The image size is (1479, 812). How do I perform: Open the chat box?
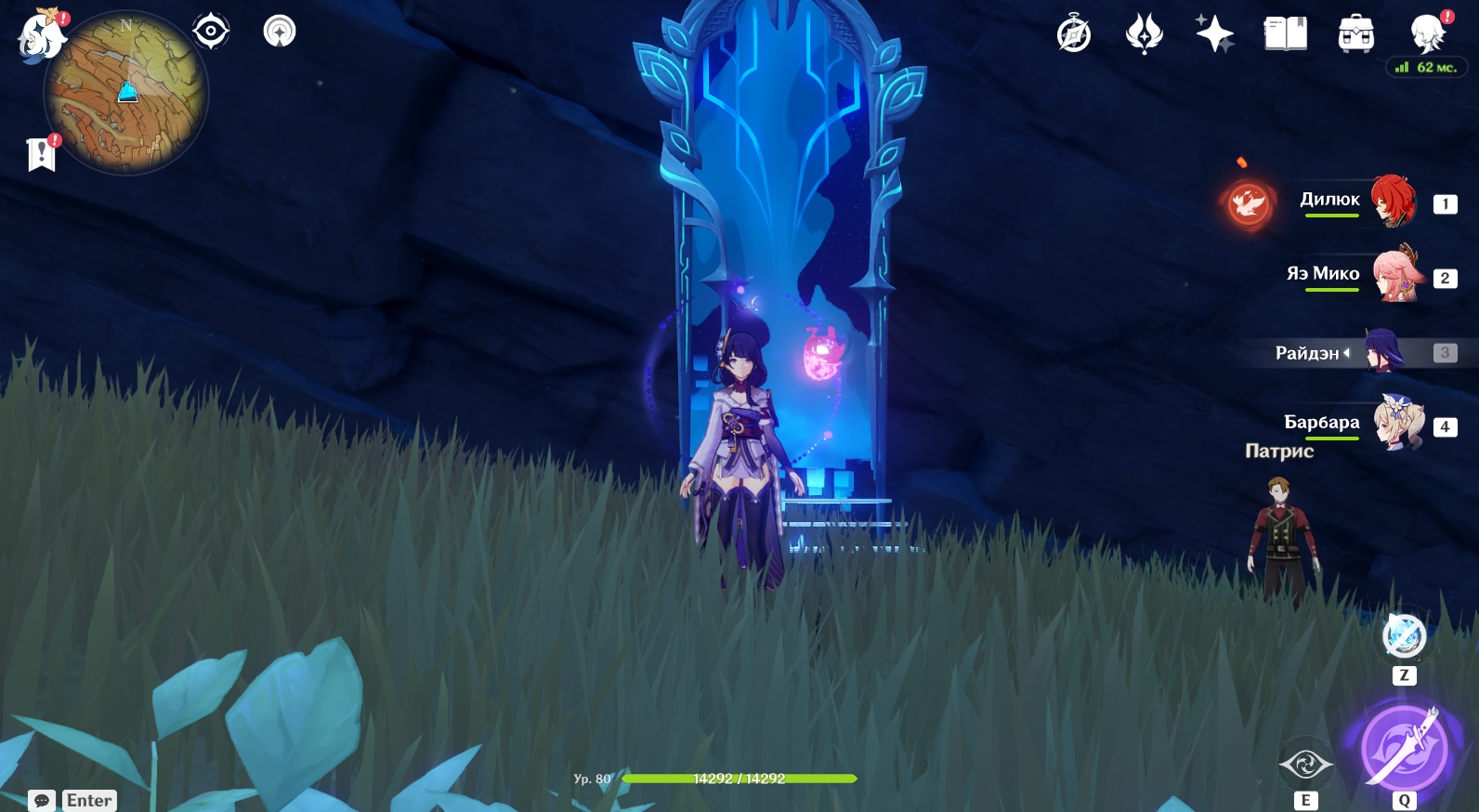[73, 800]
